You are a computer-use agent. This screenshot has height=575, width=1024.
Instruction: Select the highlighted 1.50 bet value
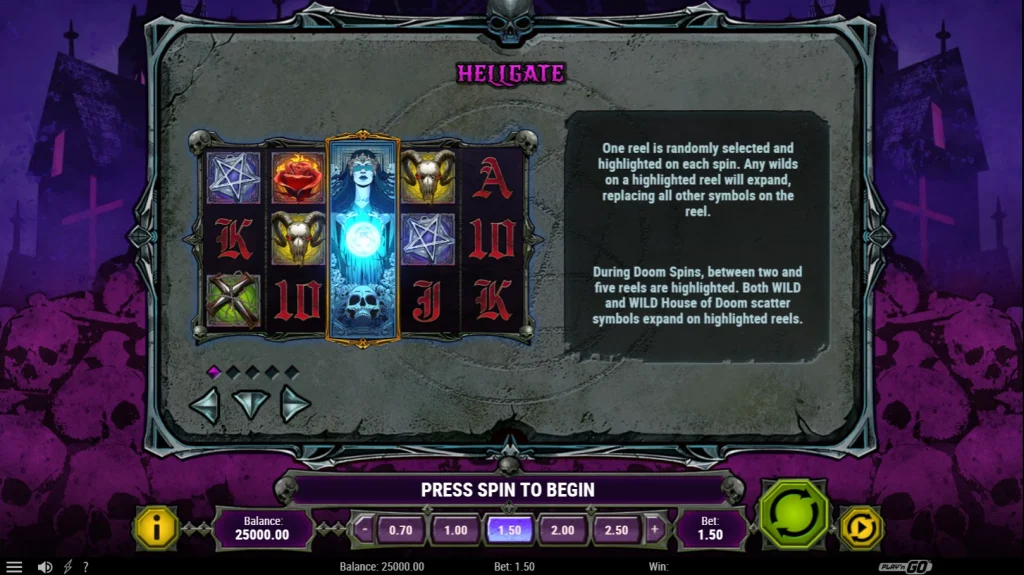509,530
